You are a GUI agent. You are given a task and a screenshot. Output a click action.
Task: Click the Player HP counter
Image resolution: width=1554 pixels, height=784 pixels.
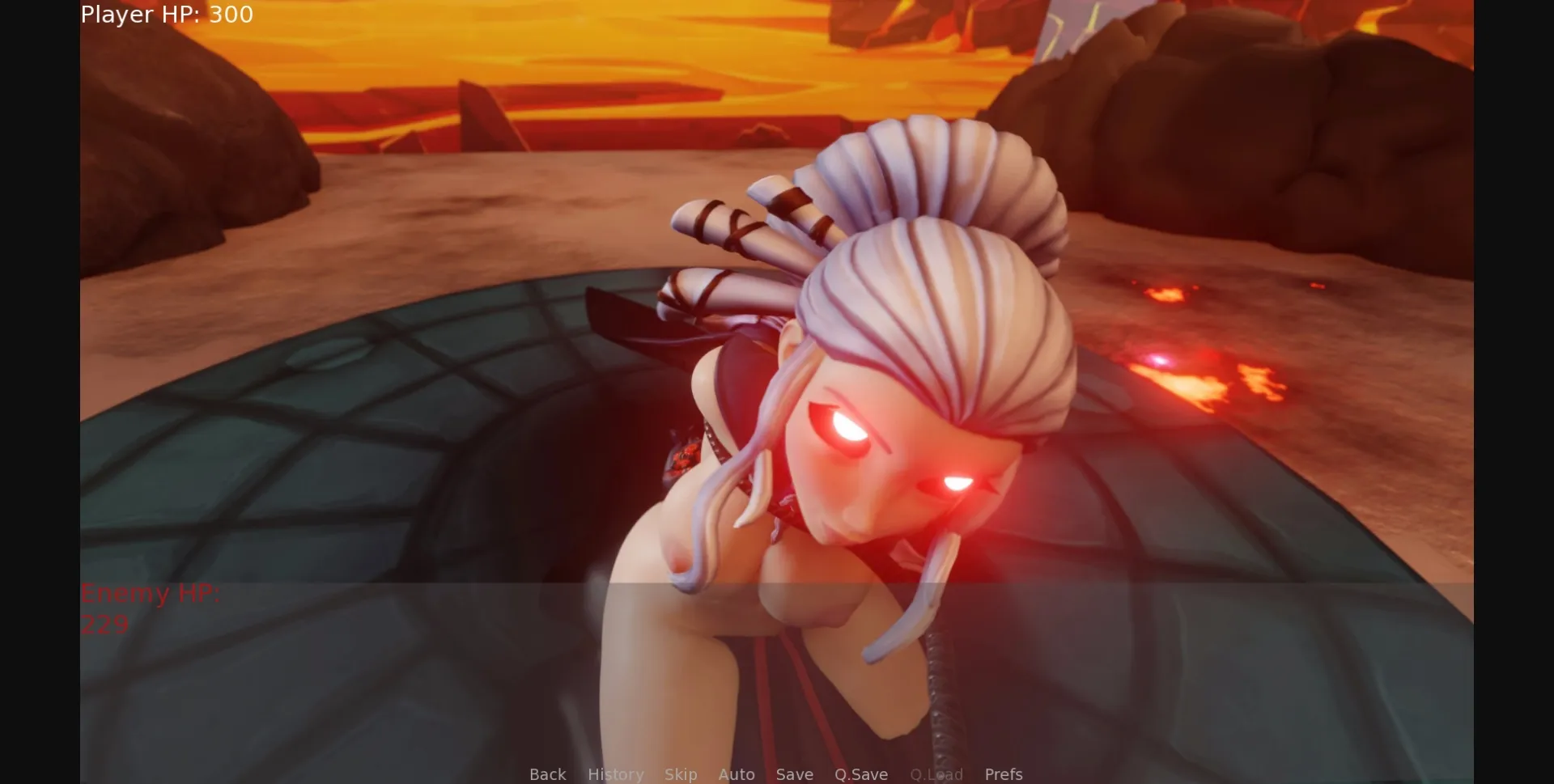(165, 15)
